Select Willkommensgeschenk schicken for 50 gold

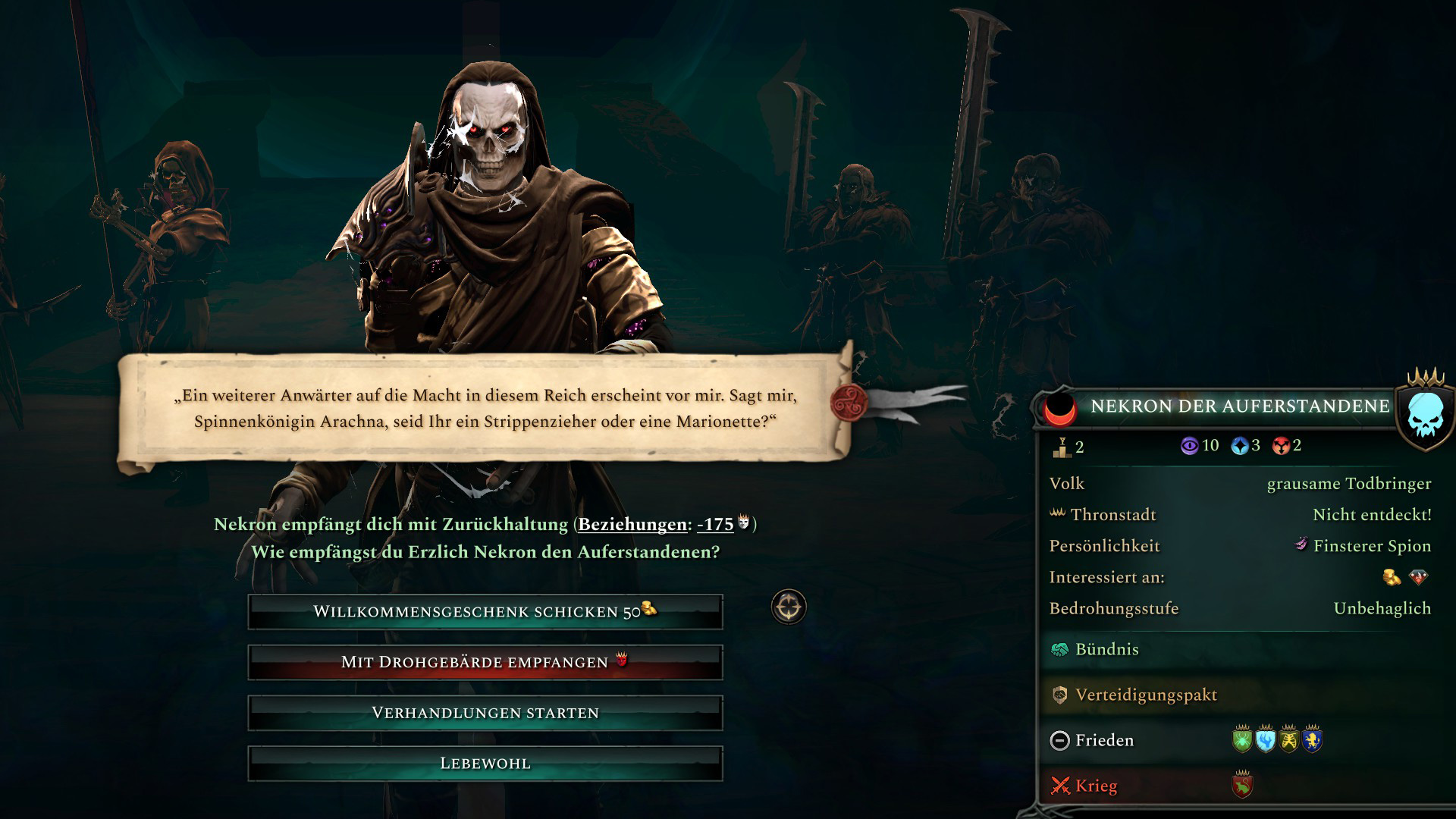tap(483, 610)
